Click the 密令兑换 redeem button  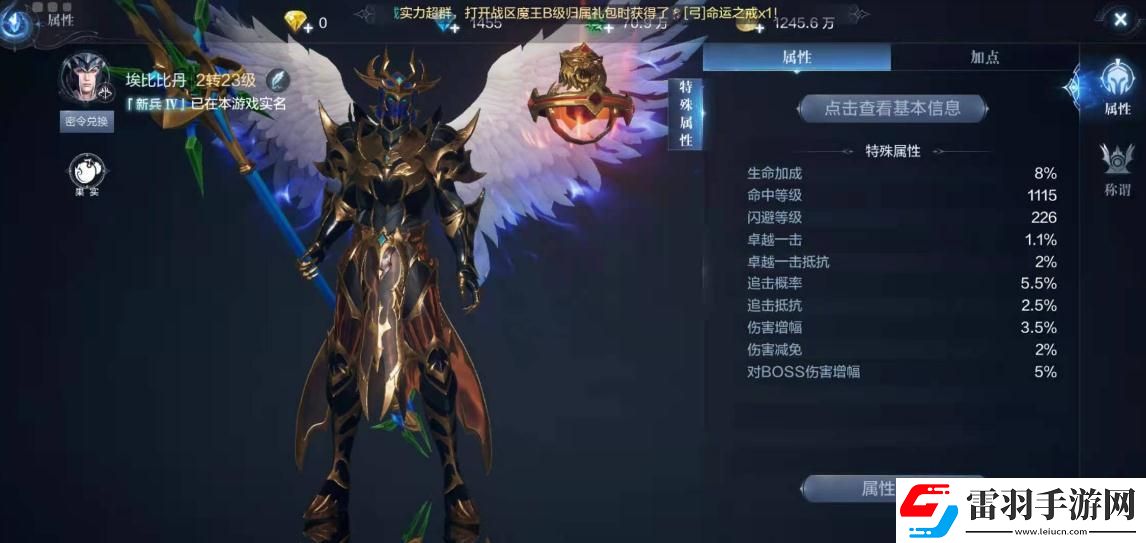click(x=88, y=121)
